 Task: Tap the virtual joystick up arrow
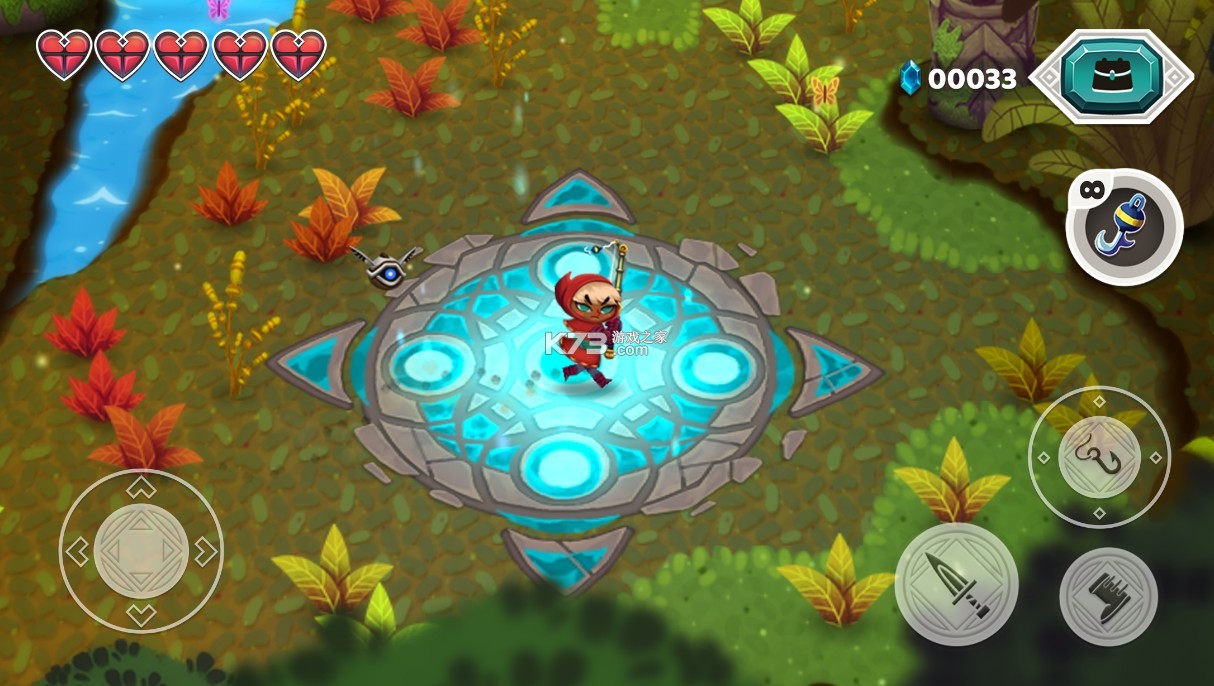point(141,488)
